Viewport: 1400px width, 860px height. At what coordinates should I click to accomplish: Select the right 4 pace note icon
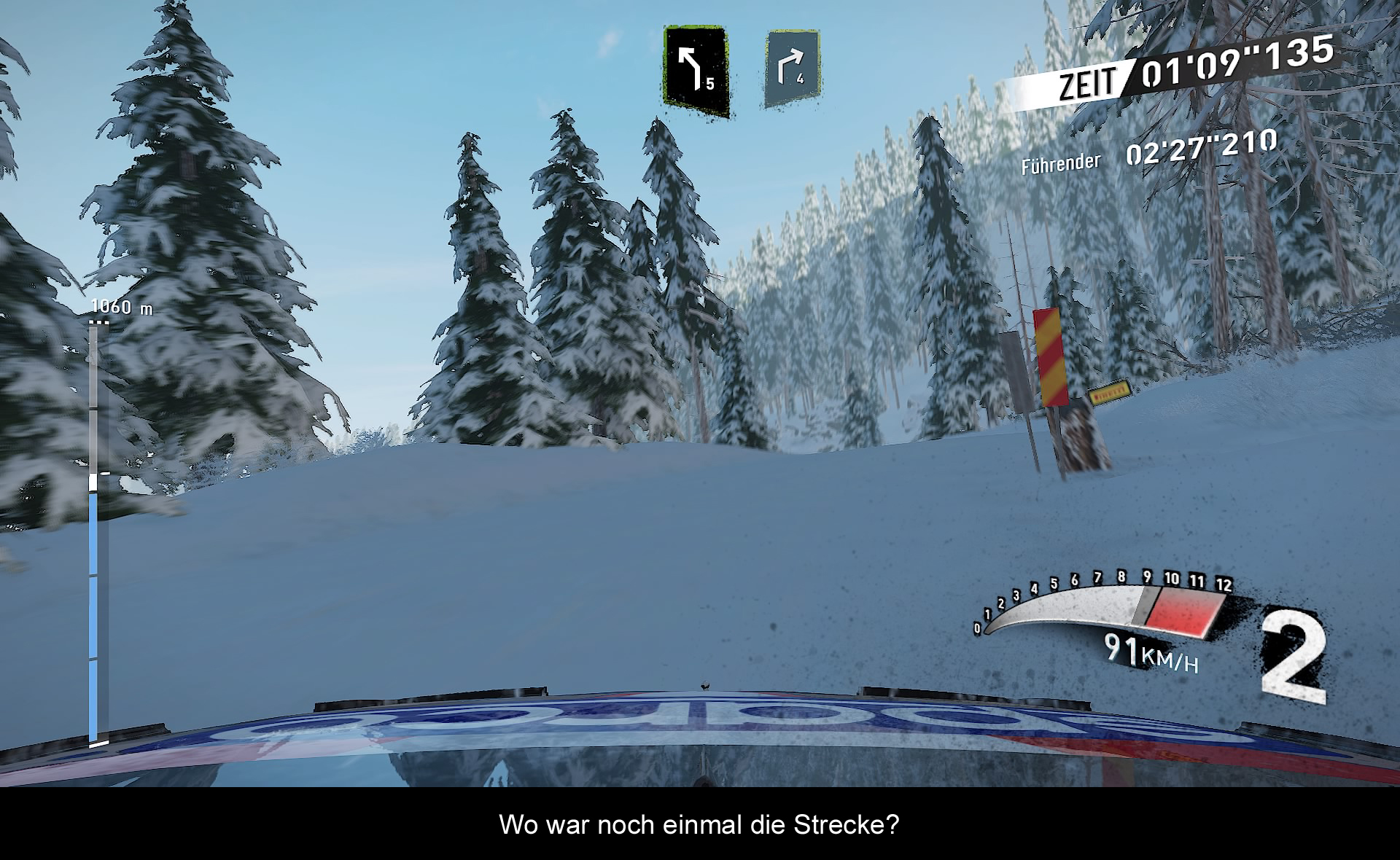793,69
